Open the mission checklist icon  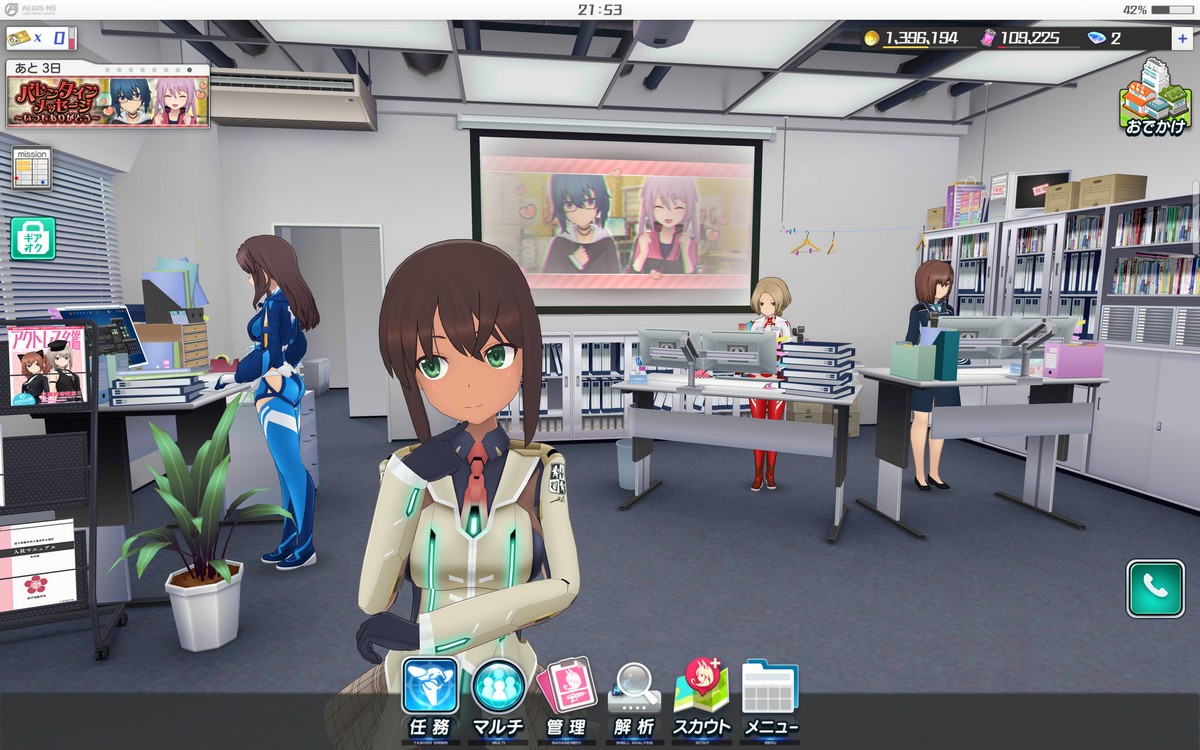(31, 167)
